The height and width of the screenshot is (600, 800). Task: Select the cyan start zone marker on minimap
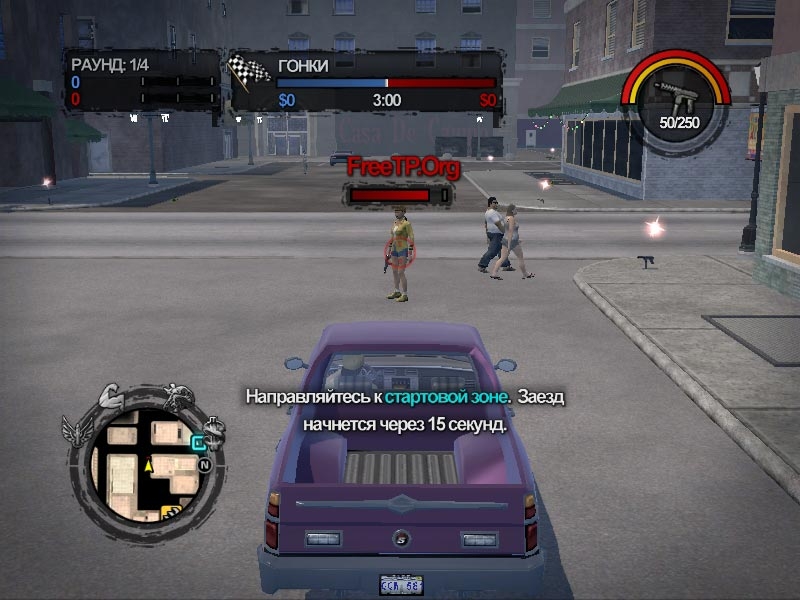tap(198, 443)
